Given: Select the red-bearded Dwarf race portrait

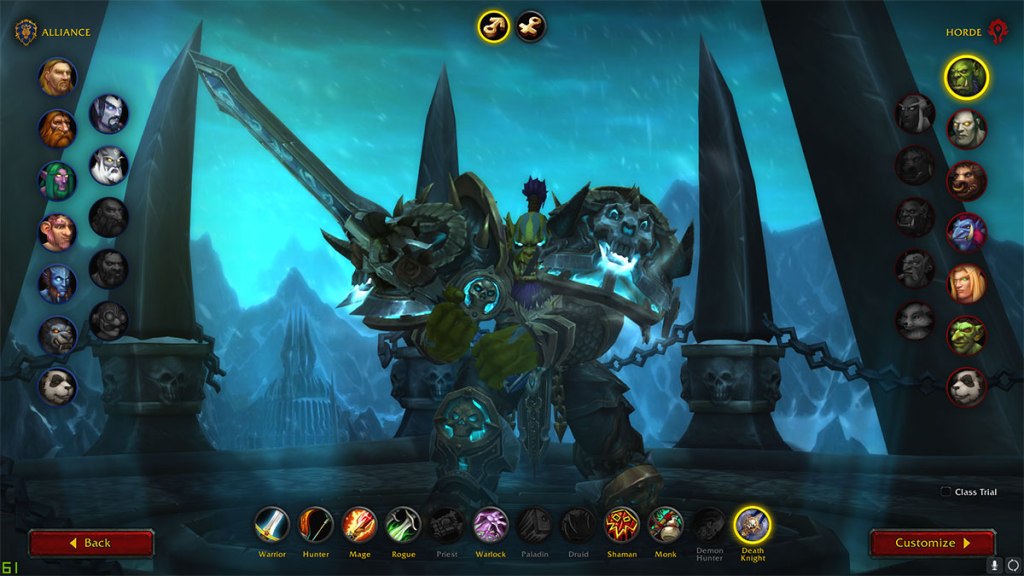Looking at the screenshot, I should (58, 129).
